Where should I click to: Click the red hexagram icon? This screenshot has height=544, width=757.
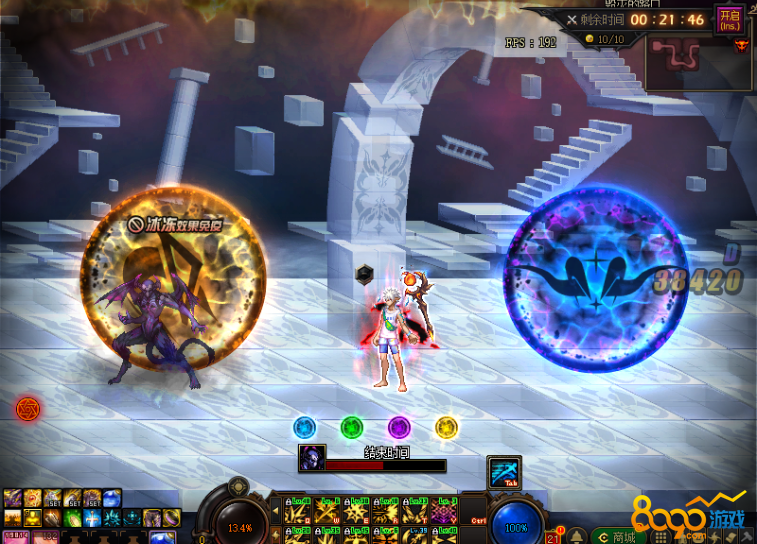pyautogui.click(x=27, y=408)
